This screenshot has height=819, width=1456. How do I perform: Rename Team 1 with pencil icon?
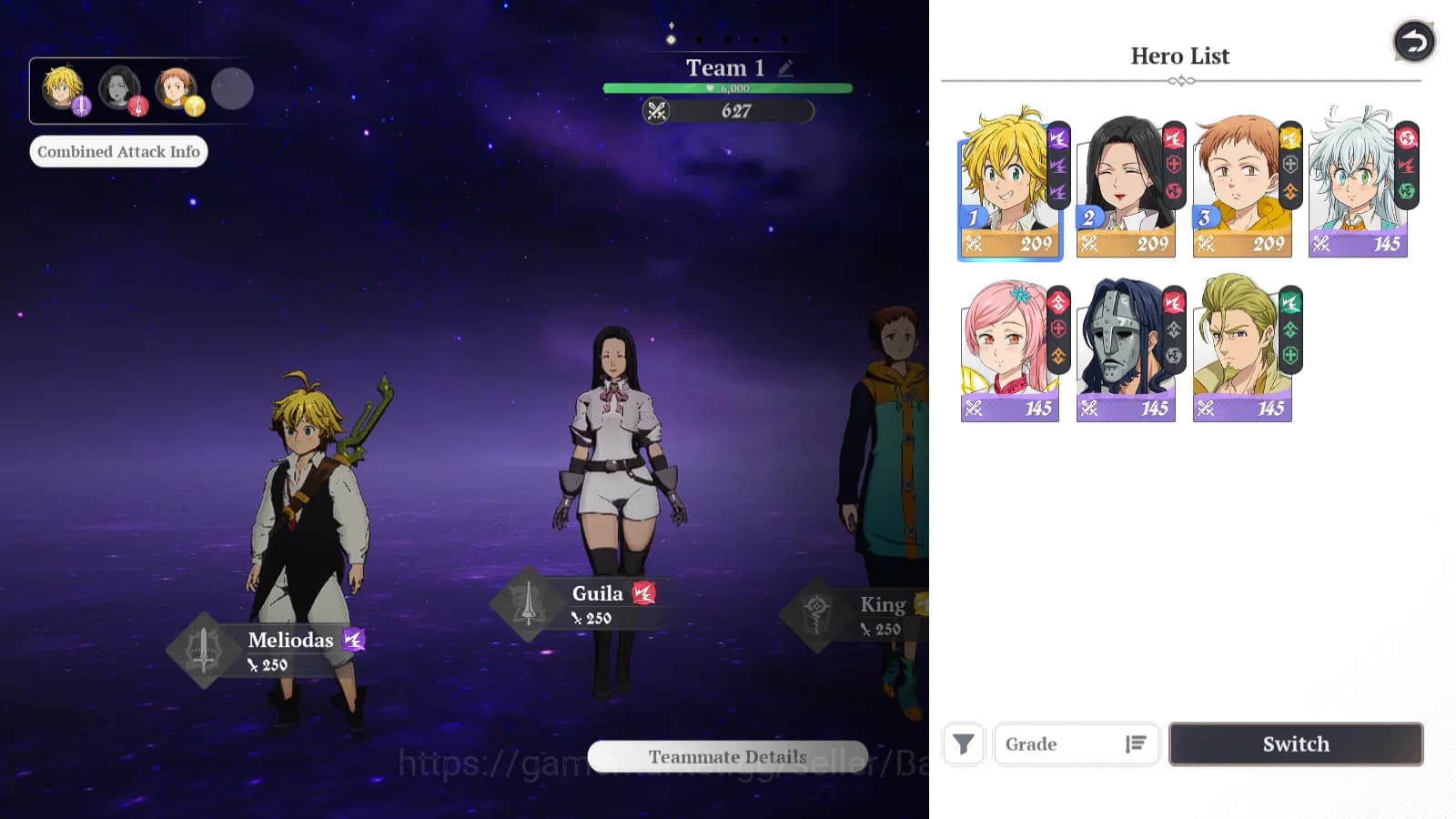click(x=786, y=67)
